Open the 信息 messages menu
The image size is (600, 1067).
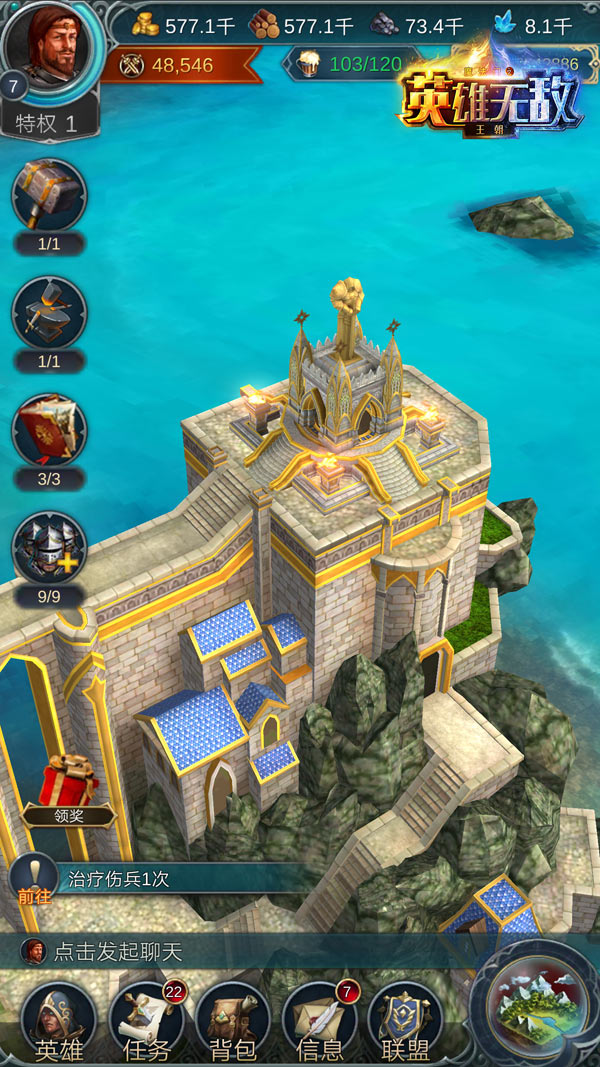coord(319,1022)
